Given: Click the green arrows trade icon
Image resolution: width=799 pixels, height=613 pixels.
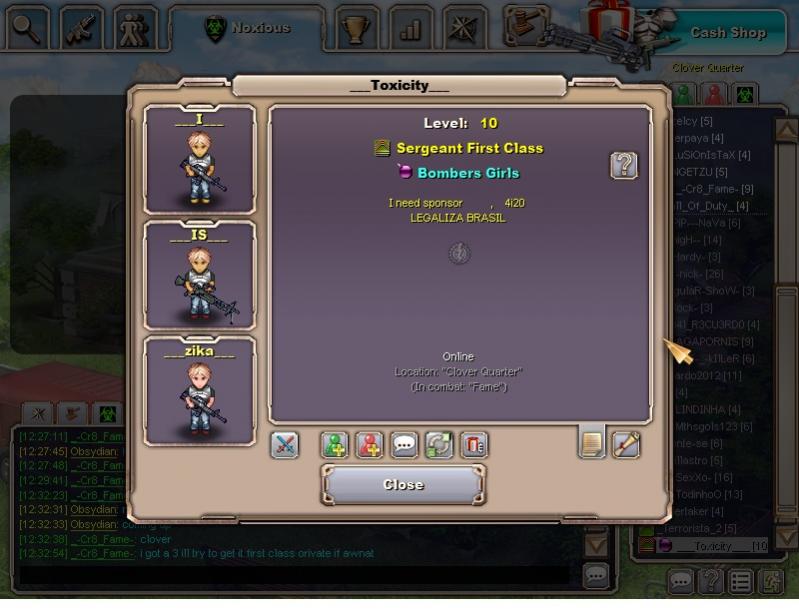Looking at the screenshot, I should click(x=439, y=445).
